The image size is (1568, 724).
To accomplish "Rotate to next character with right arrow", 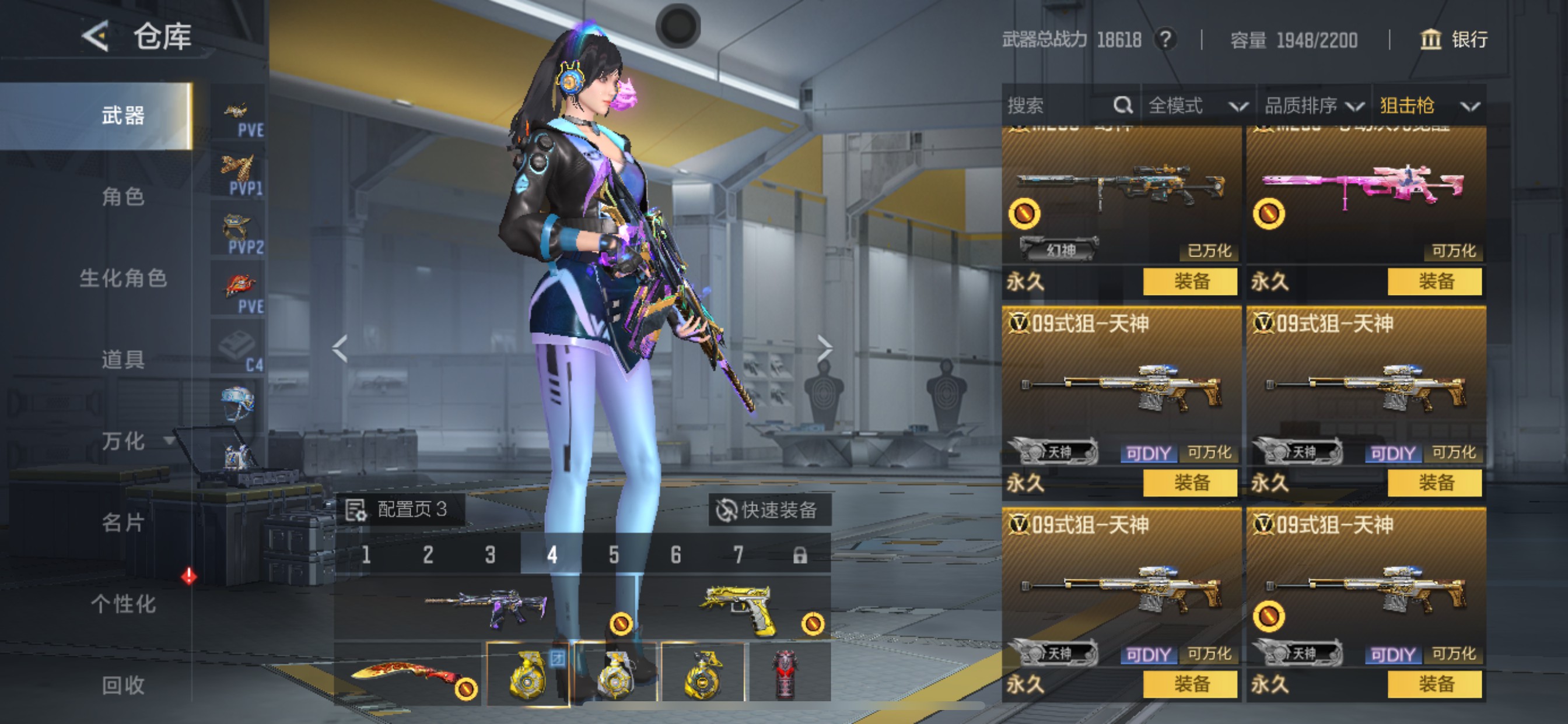I will [x=824, y=349].
